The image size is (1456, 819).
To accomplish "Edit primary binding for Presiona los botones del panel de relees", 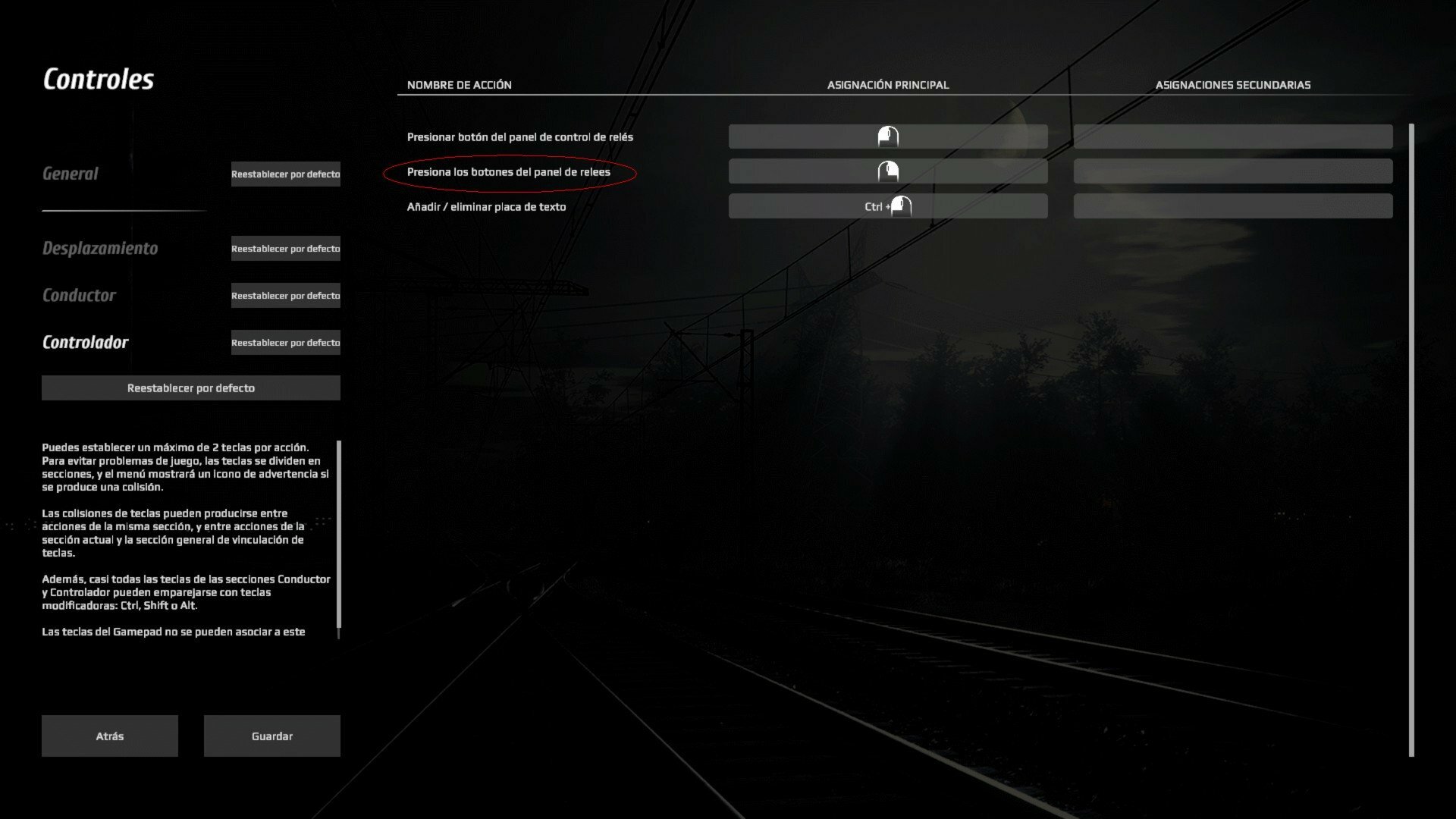I will (x=887, y=171).
